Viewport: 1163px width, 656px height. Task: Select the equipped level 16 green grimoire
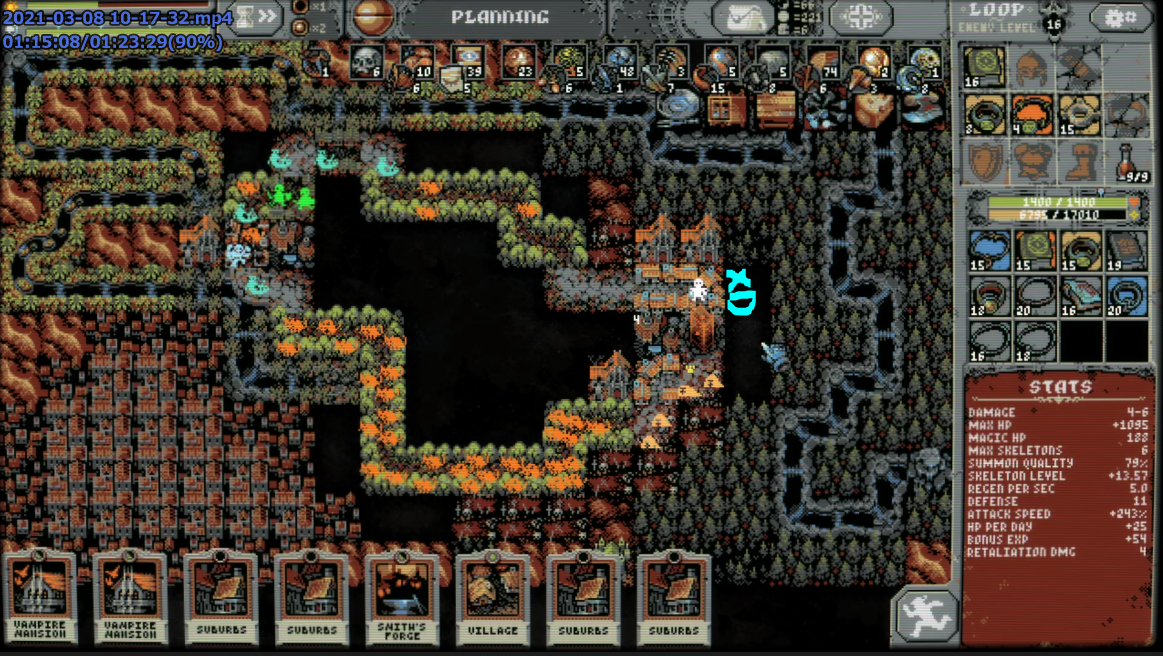(985, 69)
